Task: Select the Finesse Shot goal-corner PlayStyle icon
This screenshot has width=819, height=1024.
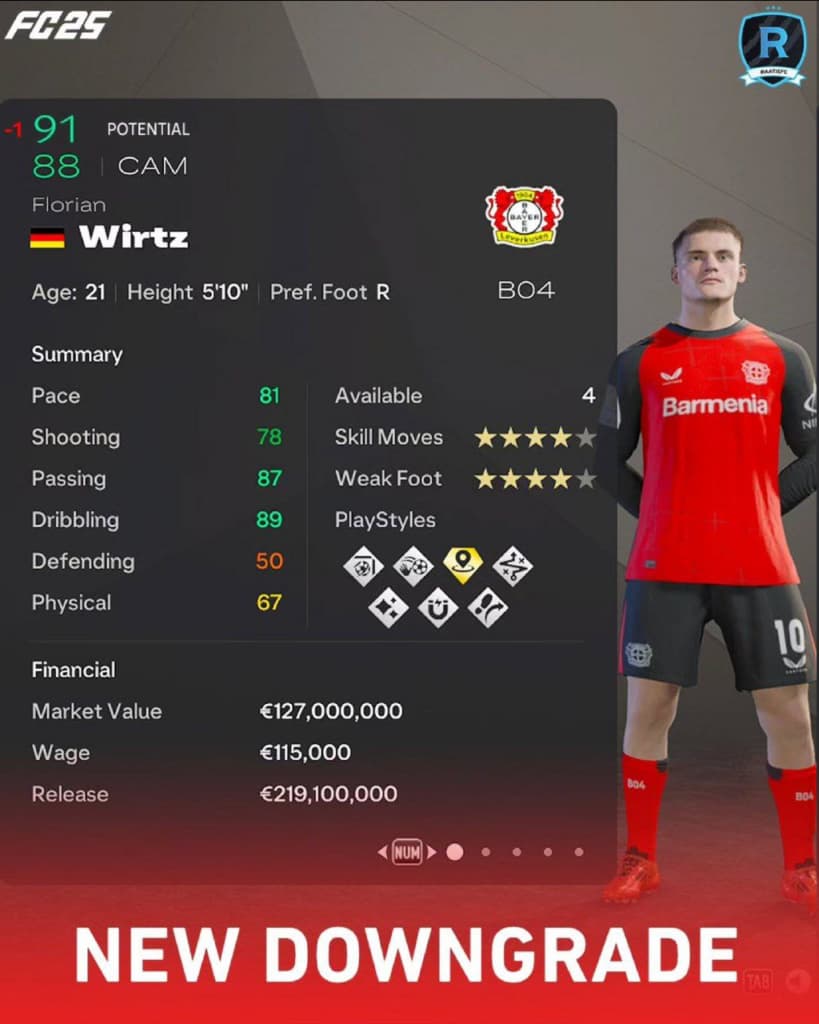Action: [x=363, y=566]
